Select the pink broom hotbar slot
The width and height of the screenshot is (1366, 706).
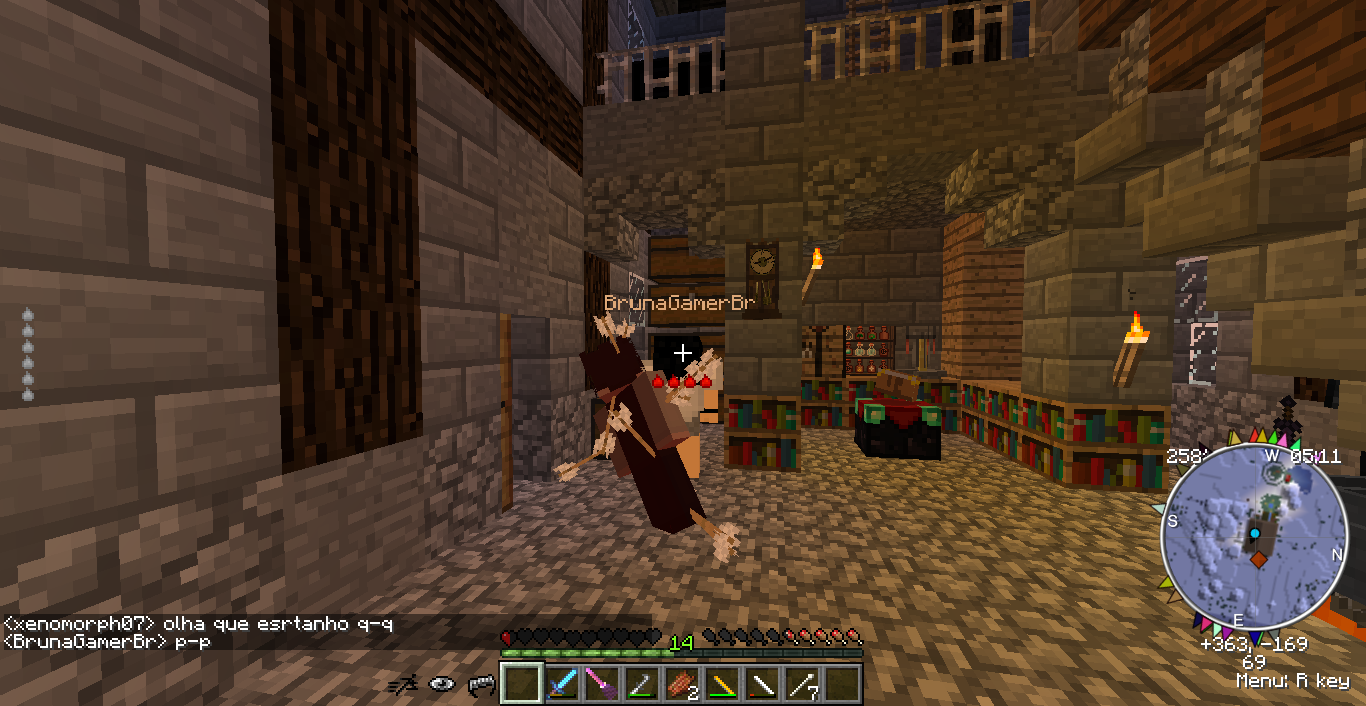[601, 684]
